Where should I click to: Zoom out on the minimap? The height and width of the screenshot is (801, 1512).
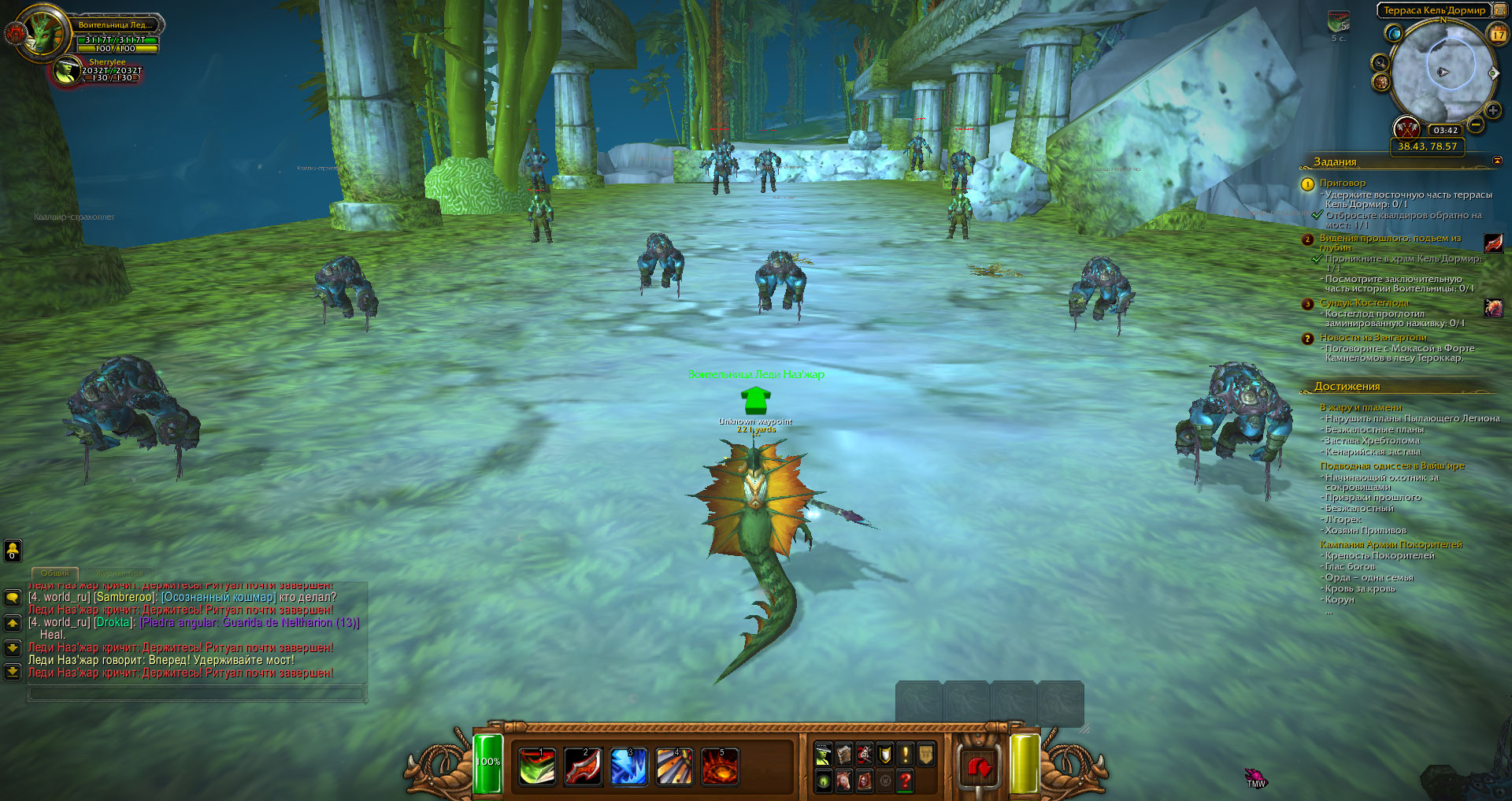pos(1477,124)
